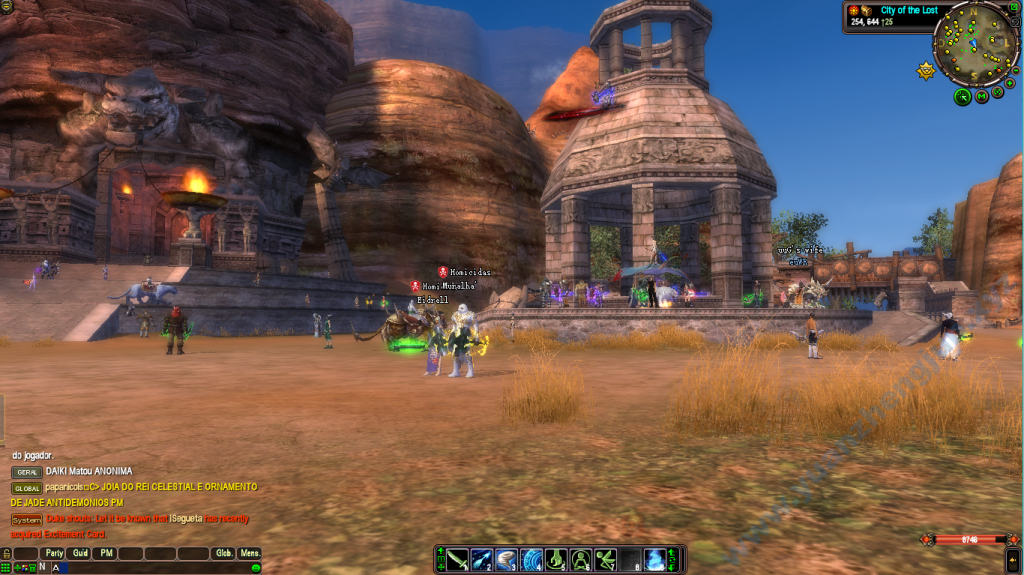Use the blue comet strike skill
Viewport: 1024px width, 575px height.
coord(482,559)
